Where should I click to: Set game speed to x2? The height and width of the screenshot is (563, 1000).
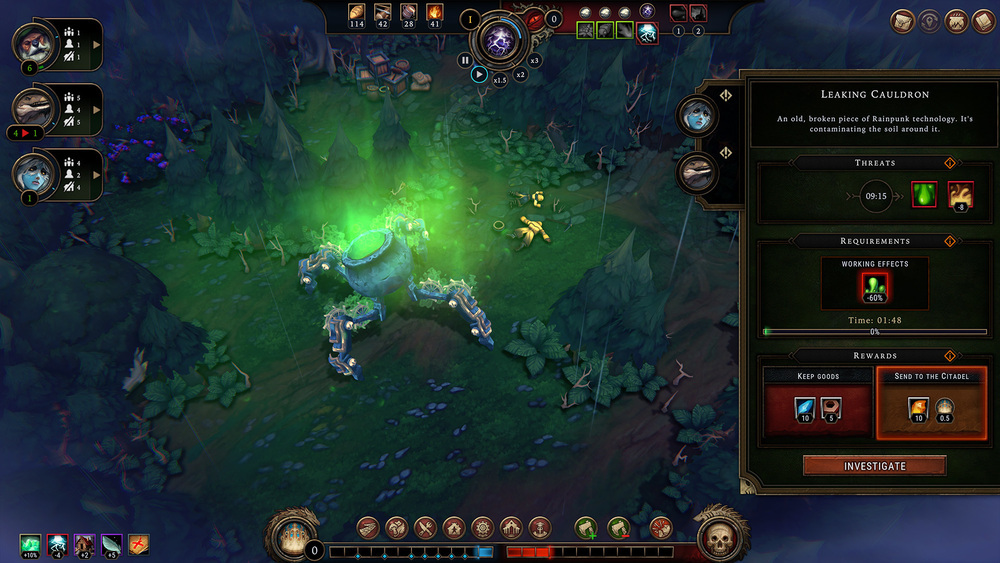(x=520, y=74)
